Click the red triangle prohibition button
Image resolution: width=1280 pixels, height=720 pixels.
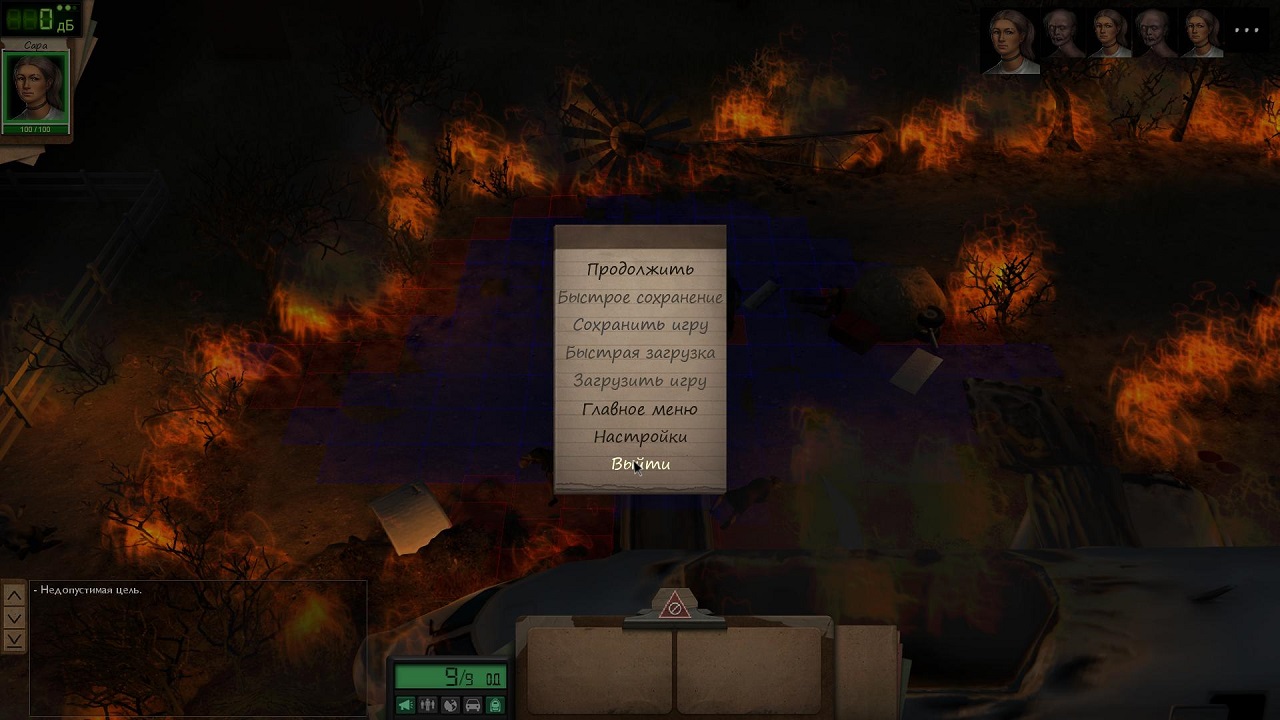675,605
